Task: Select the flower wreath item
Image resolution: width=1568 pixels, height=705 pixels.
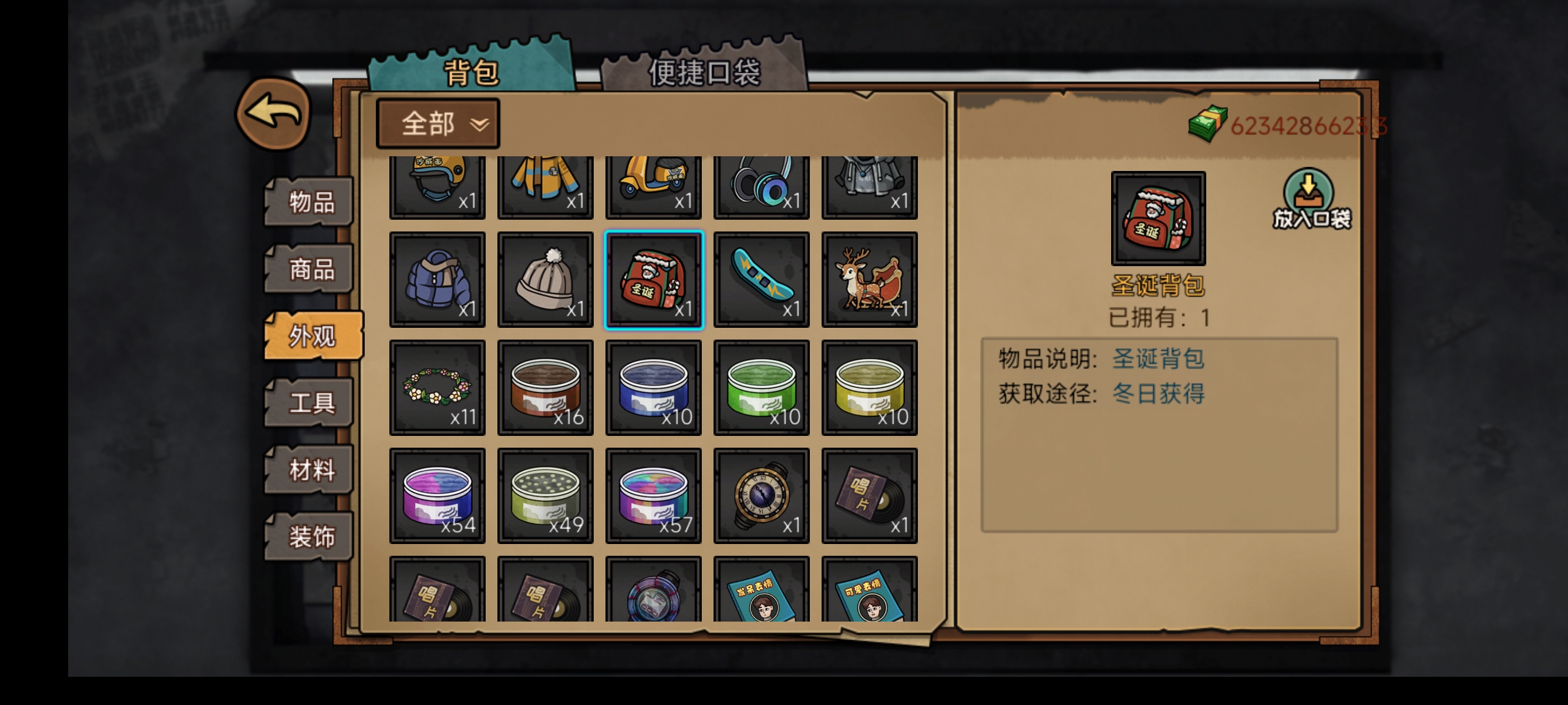Action: [x=437, y=387]
